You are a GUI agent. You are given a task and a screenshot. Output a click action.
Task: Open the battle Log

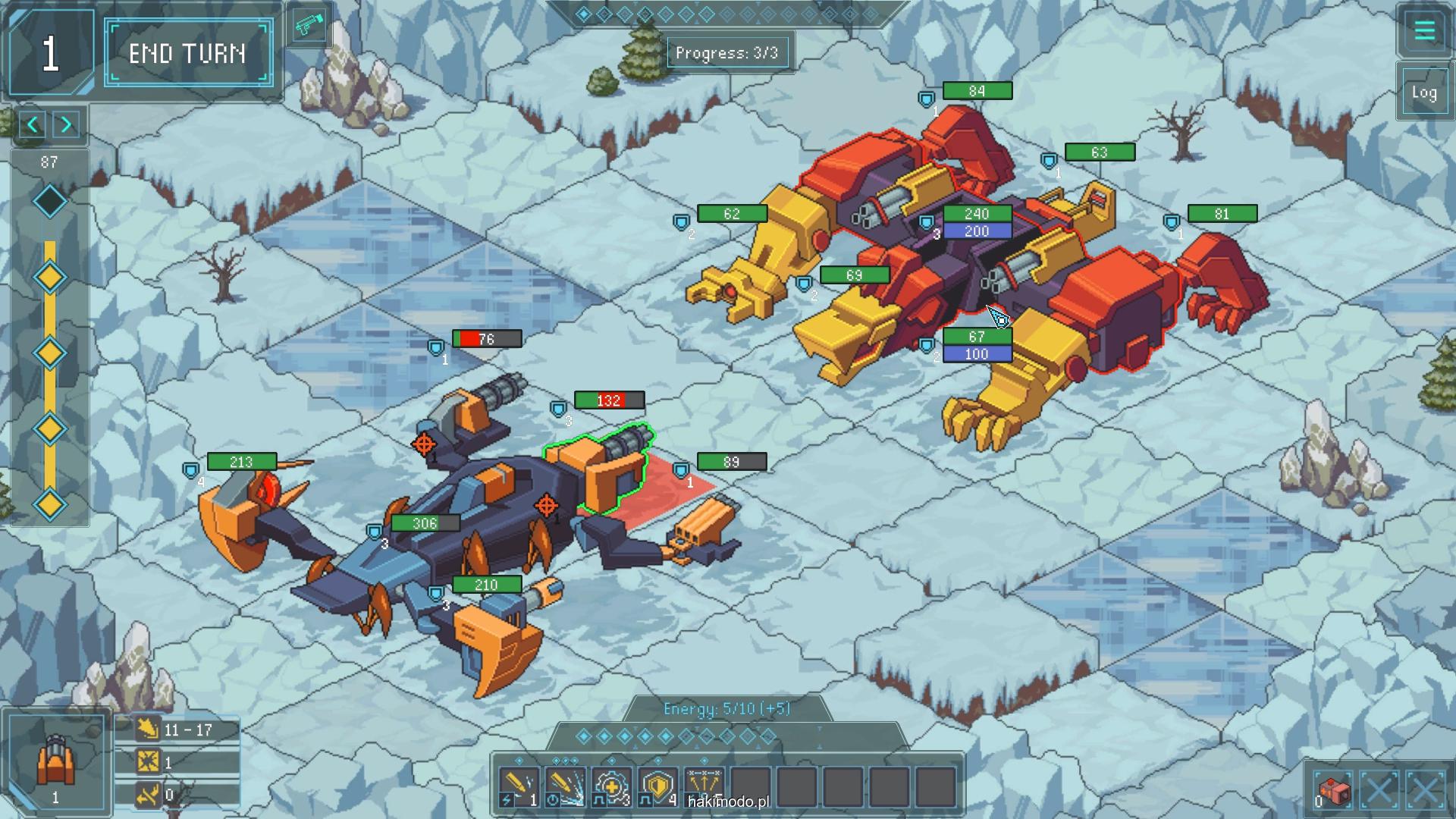click(x=1423, y=93)
